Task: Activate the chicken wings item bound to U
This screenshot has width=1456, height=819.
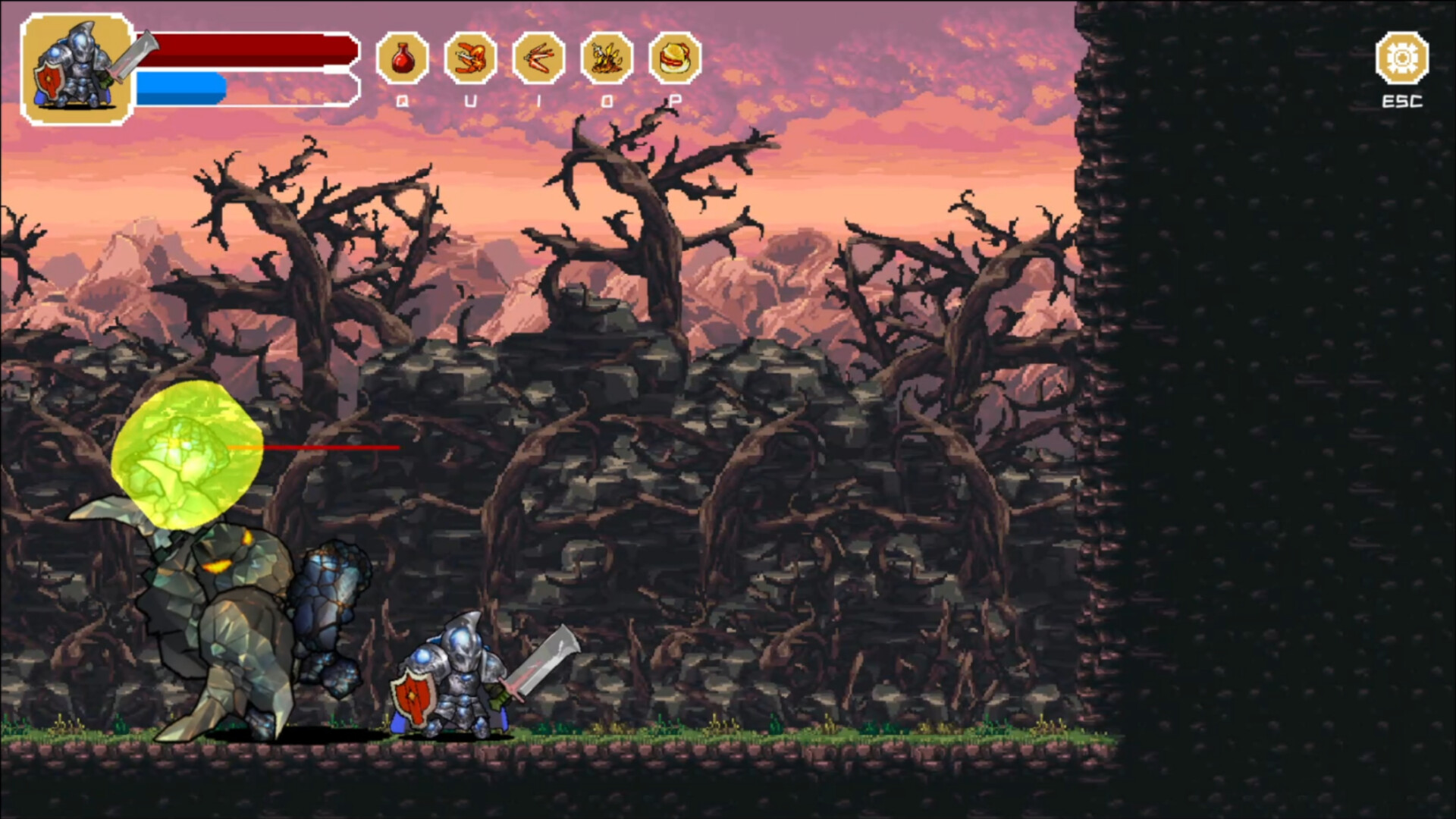Action: tap(470, 55)
